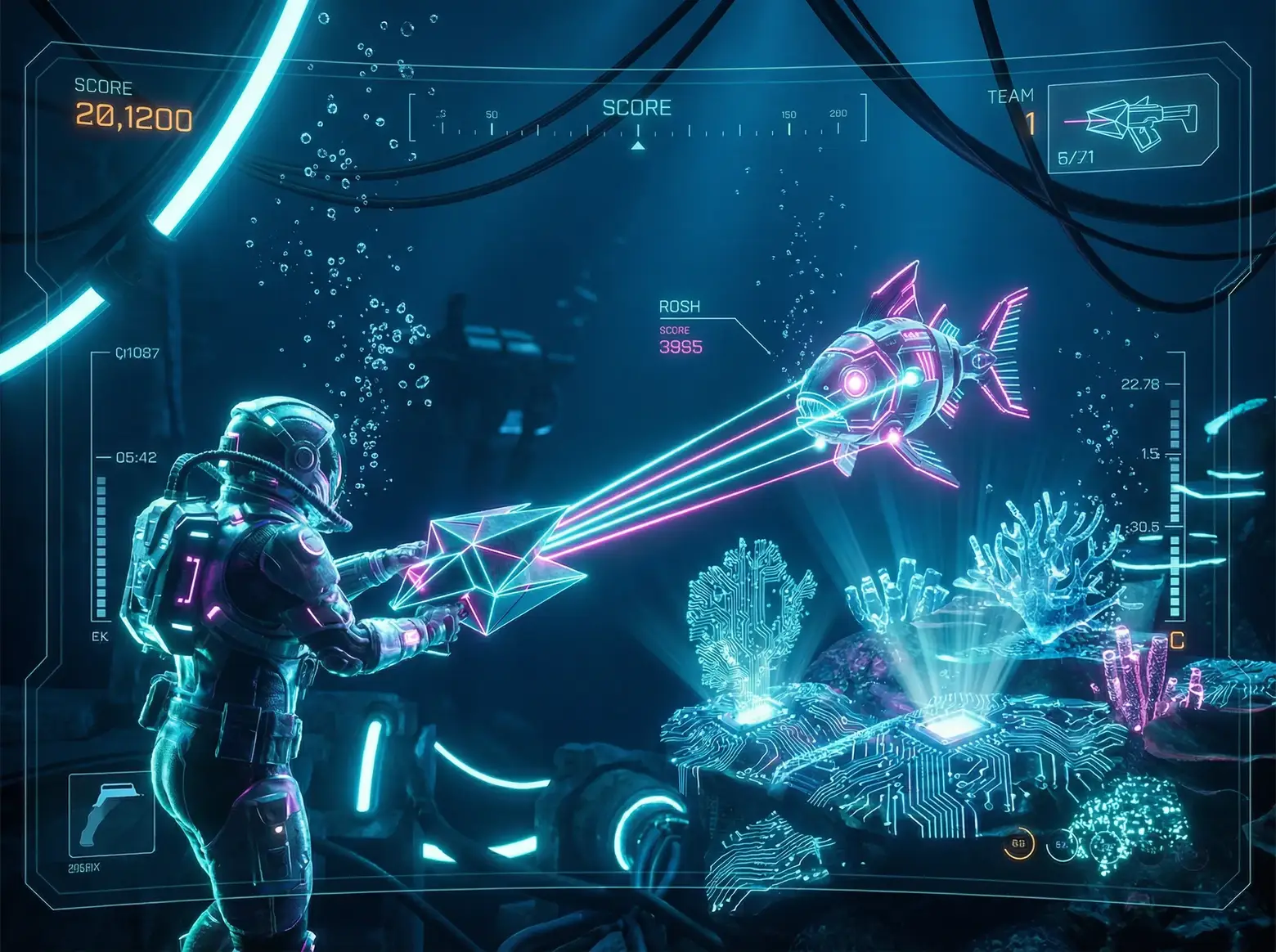Image resolution: width=1276 pixels, height=952 pixels.
Task: Select the crystal blaster weapon panel
Action: [x=1132, y=123]
